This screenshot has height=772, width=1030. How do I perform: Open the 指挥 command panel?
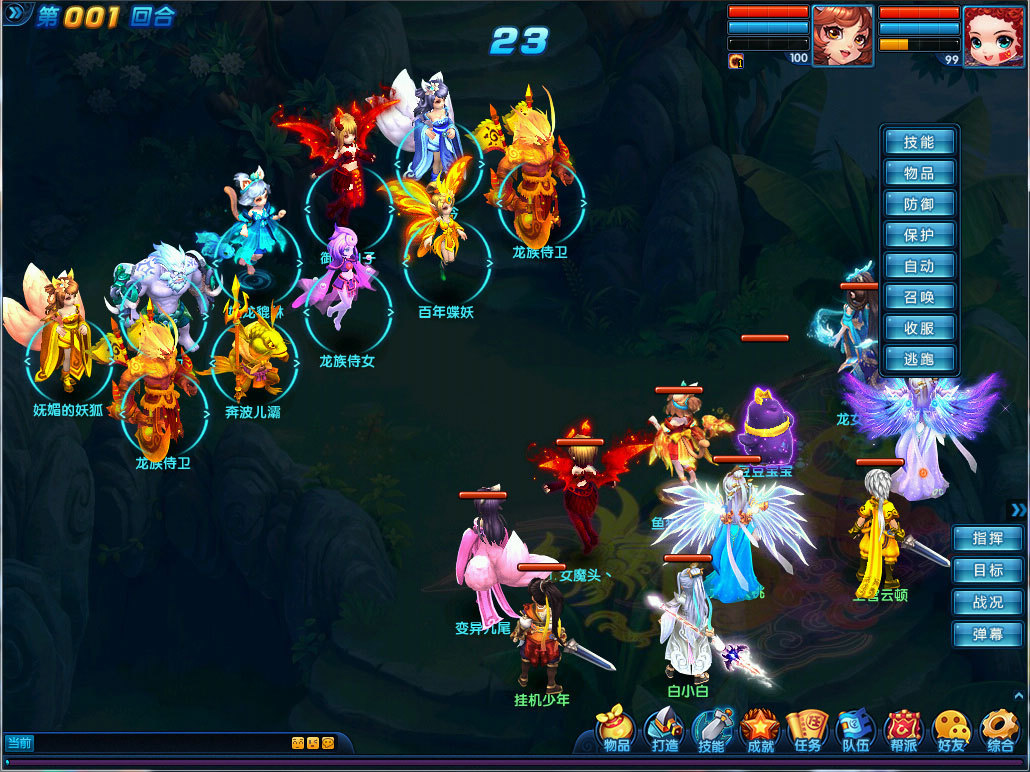click(987, 538)
